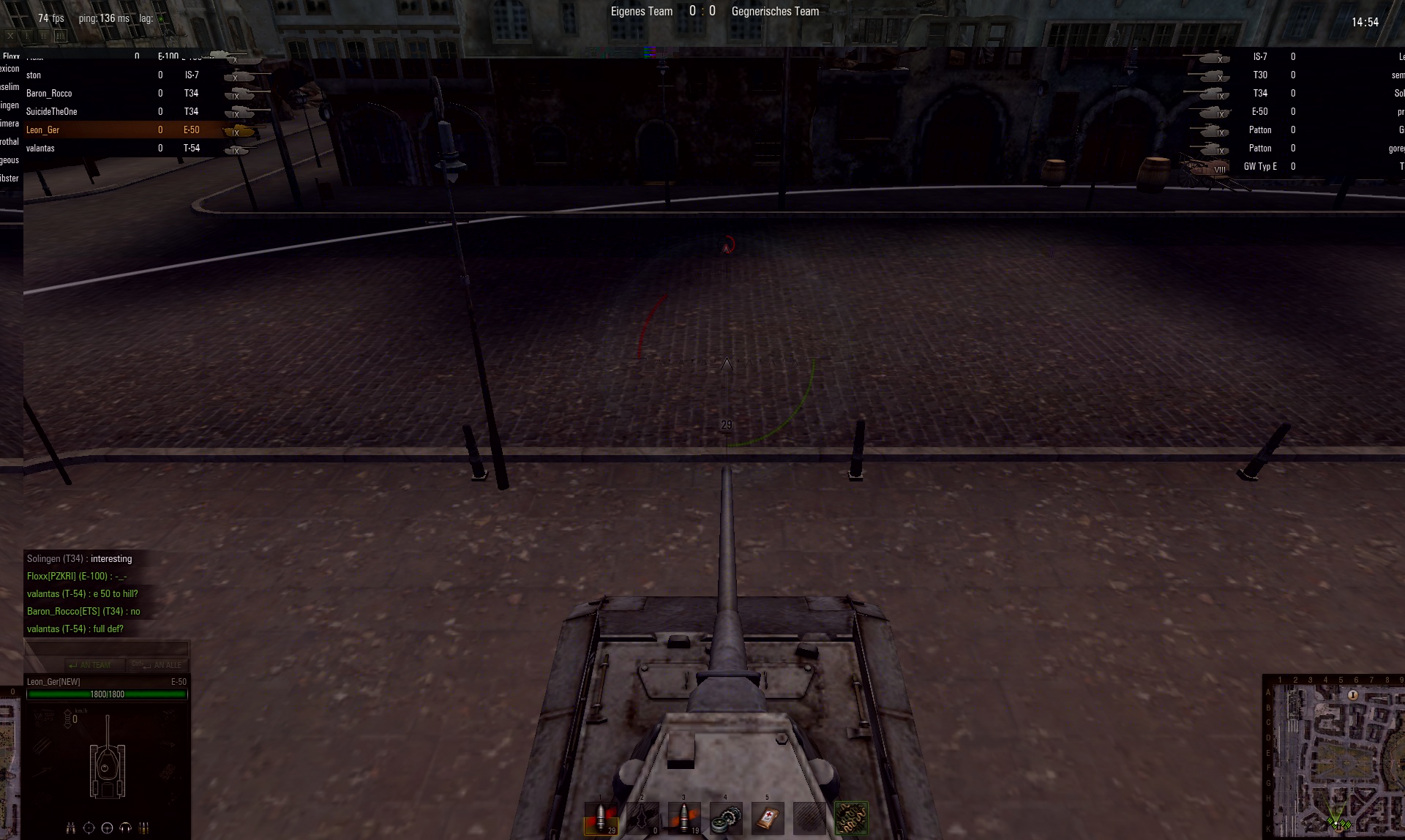The image size is (1405, 840).
Task: Open the city minimap
Action: pyautogui.click(x=1334, y=758)
